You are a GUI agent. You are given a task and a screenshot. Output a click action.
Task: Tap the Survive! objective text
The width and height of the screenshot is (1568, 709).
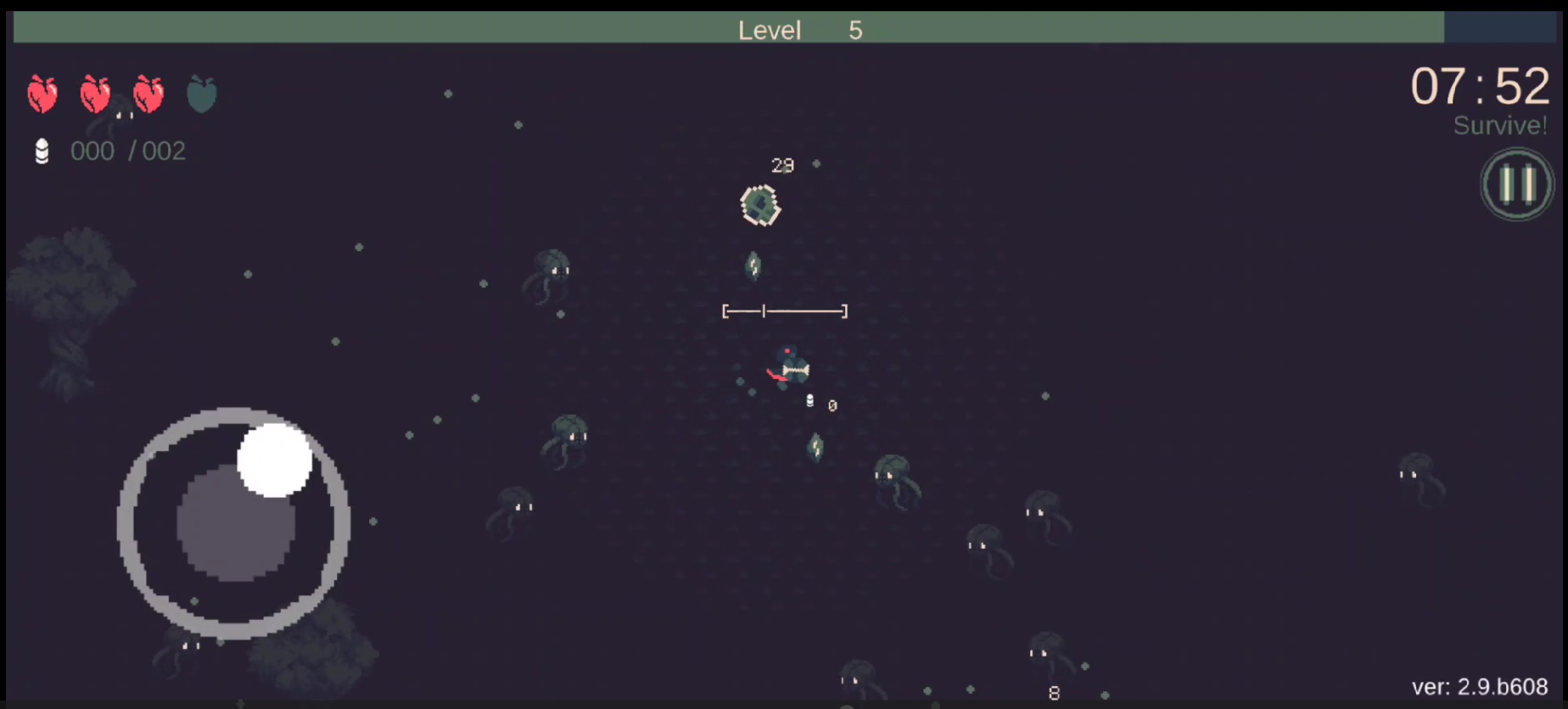pyautogui.click(x=1499, y=126)
